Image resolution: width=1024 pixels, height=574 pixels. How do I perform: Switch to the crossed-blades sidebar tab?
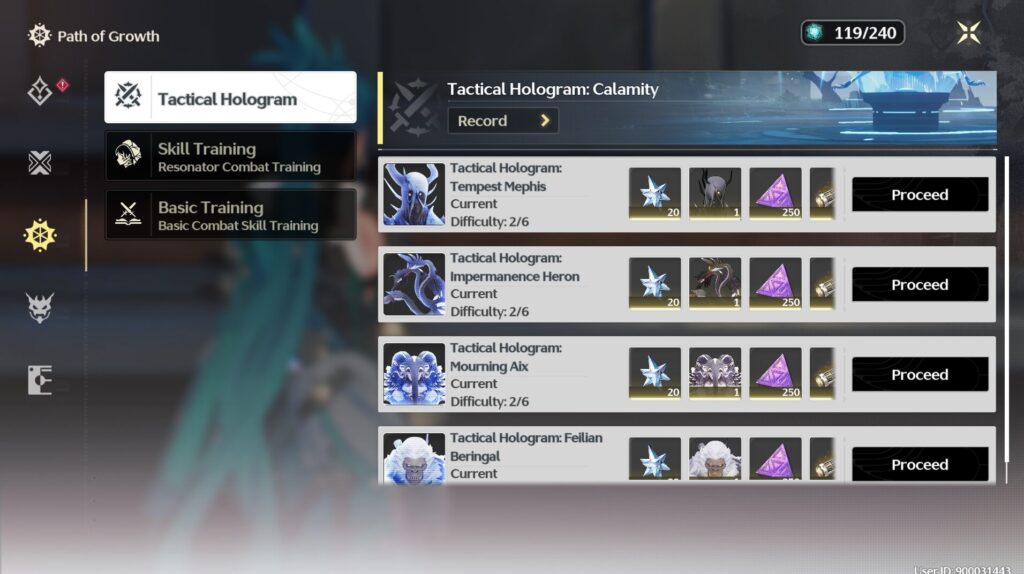[x=40, y=163]
